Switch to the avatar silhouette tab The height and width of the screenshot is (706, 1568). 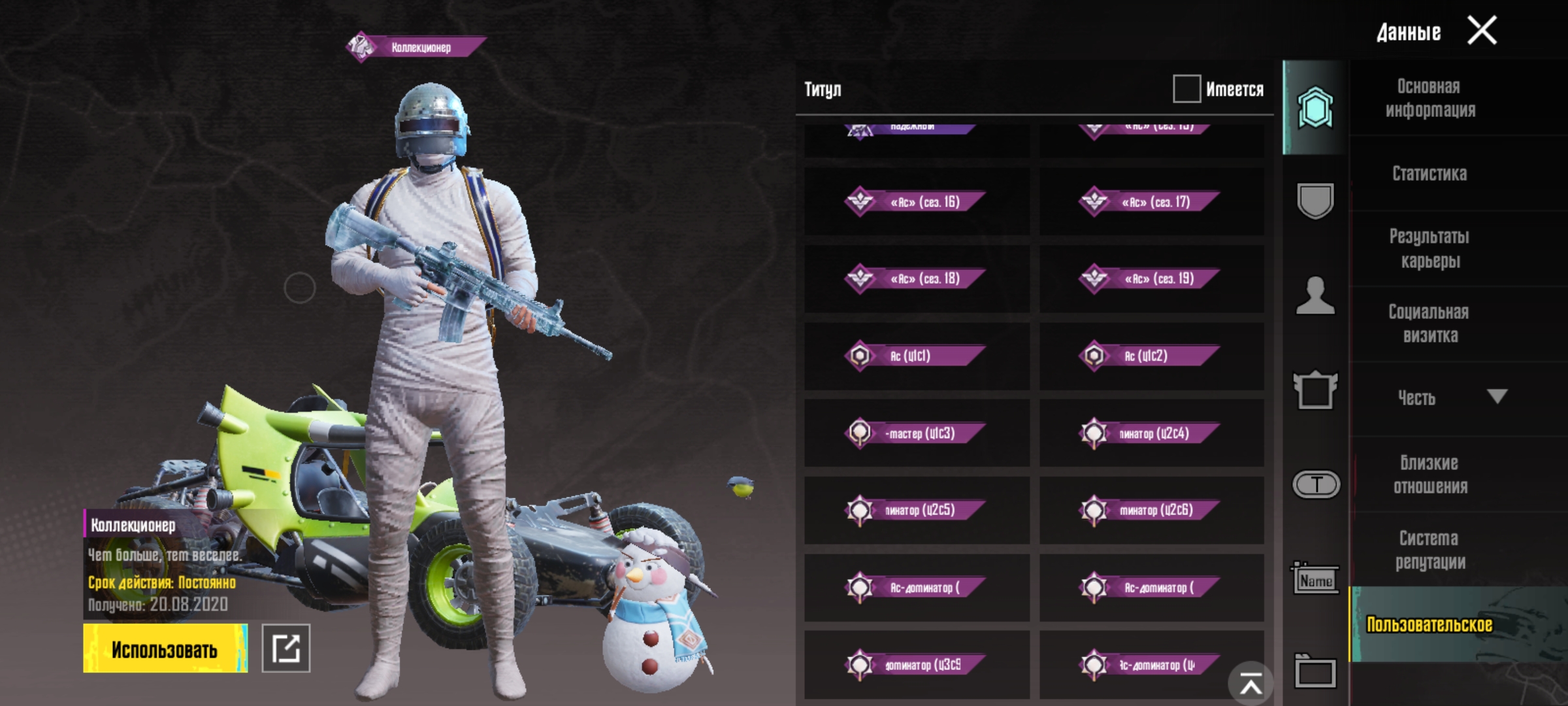coord(1315,295)
